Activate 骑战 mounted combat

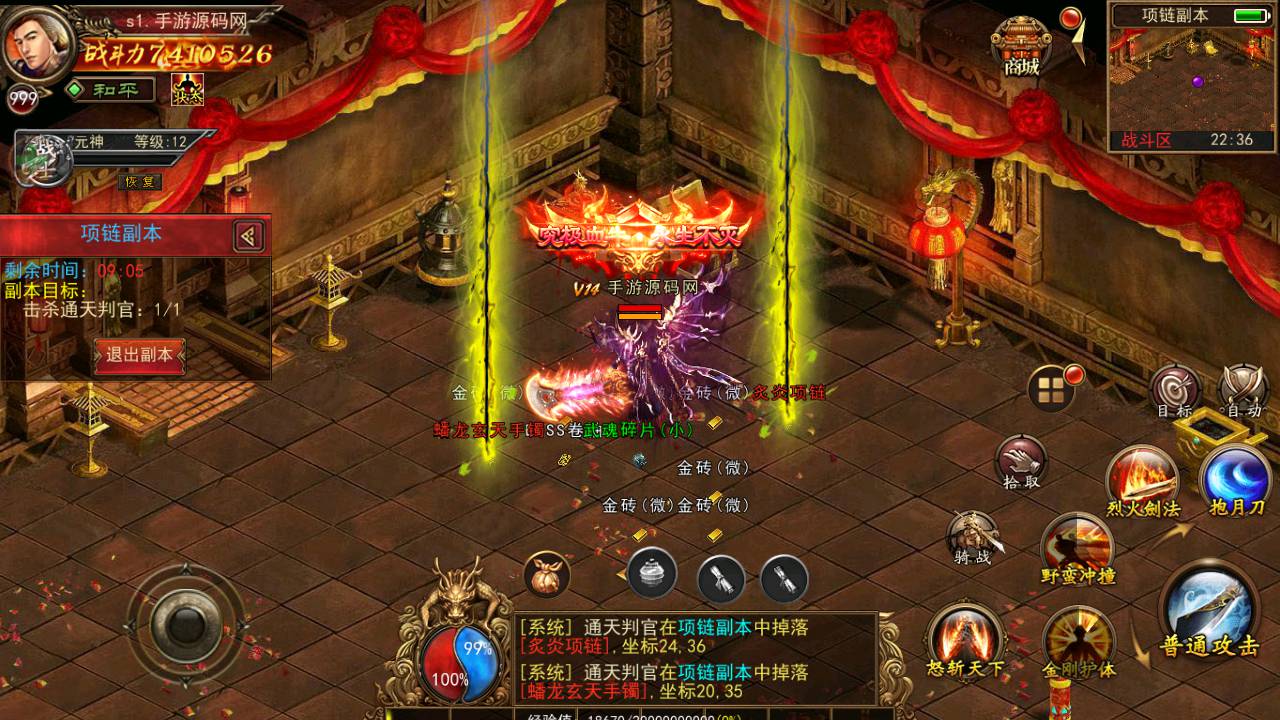point(972,540)
